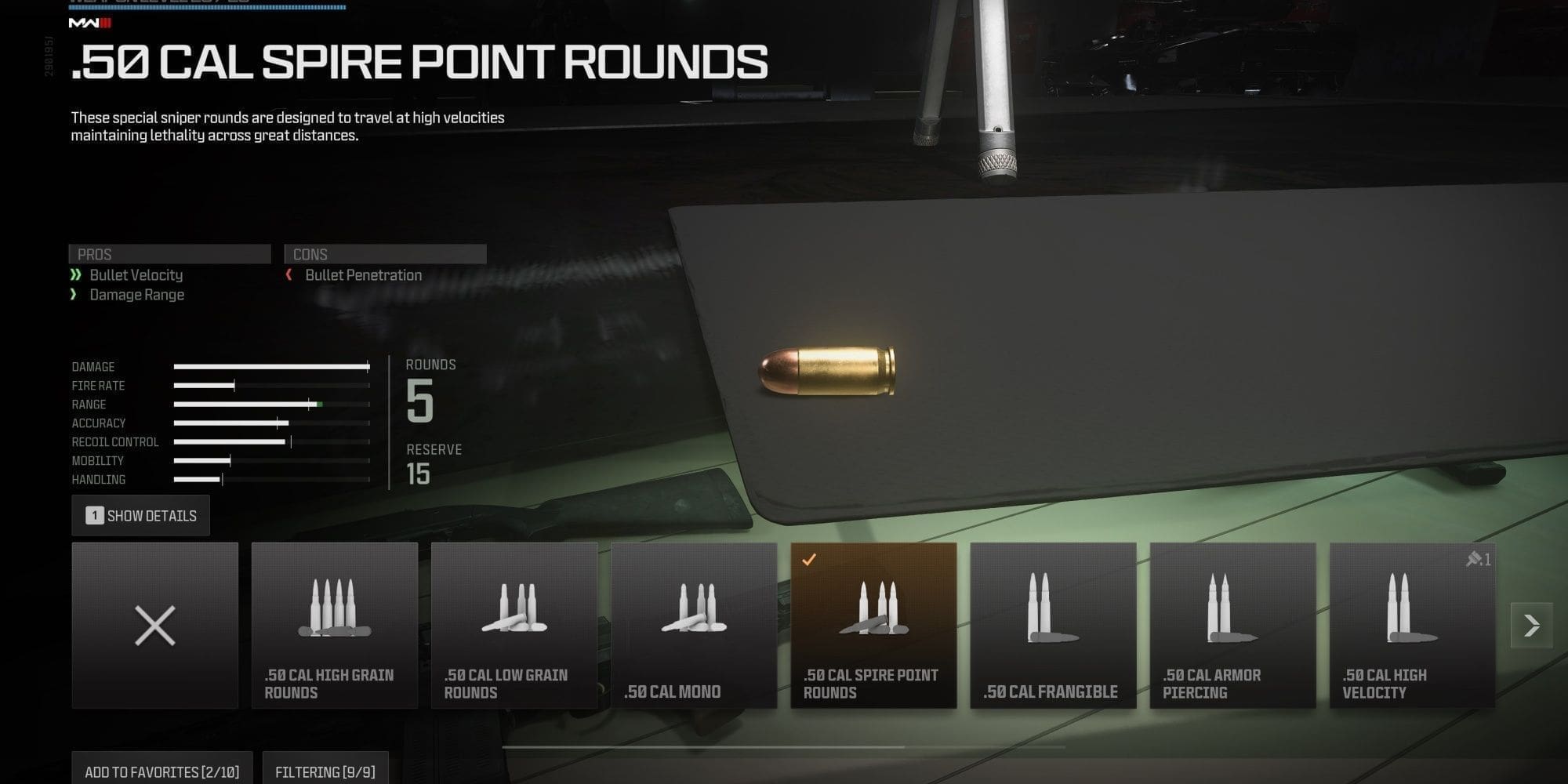Select the .50 Cal Spire Point Rounds tile

click(x=873, y=627)
